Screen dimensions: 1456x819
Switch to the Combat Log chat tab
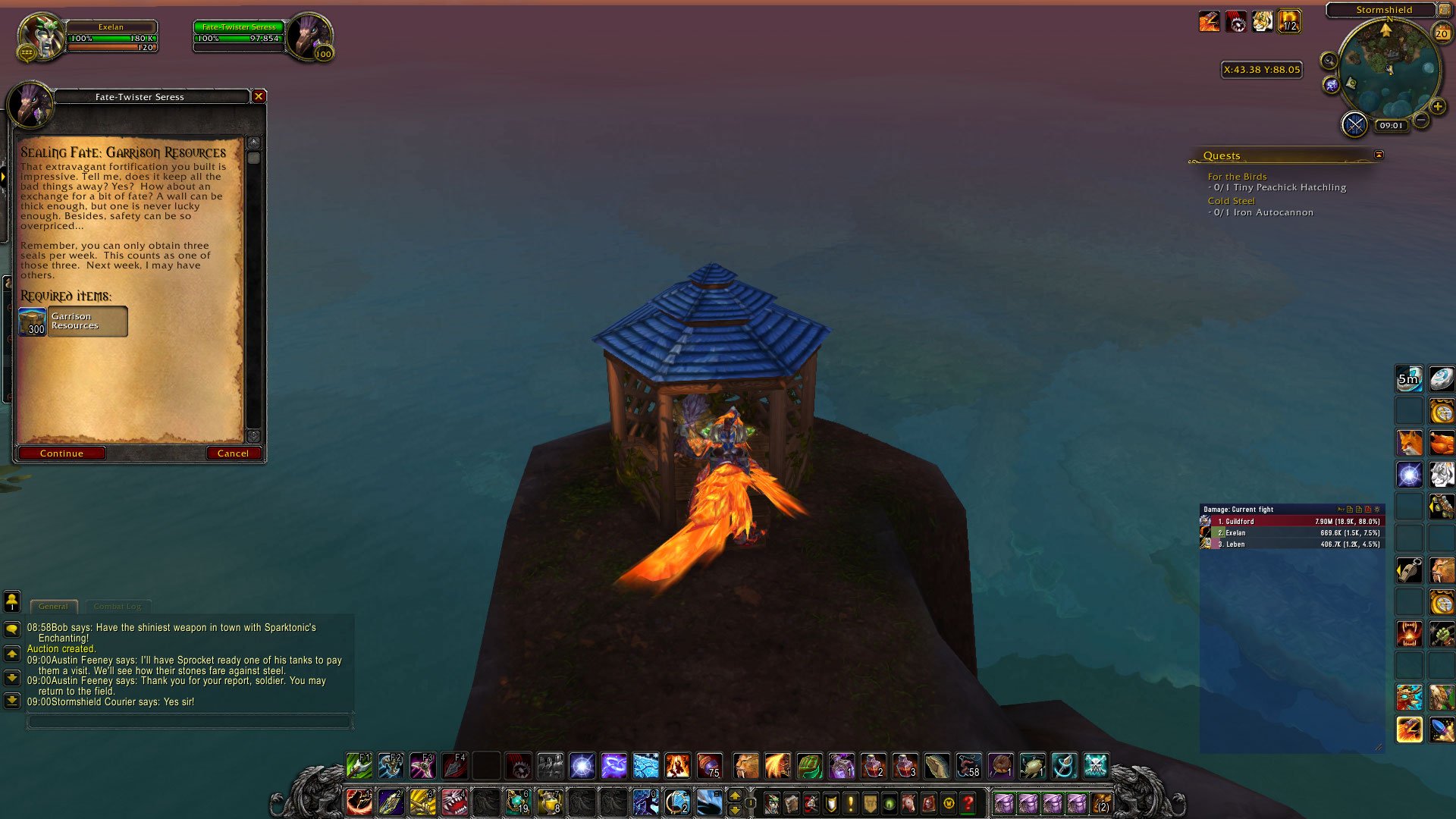118,607
